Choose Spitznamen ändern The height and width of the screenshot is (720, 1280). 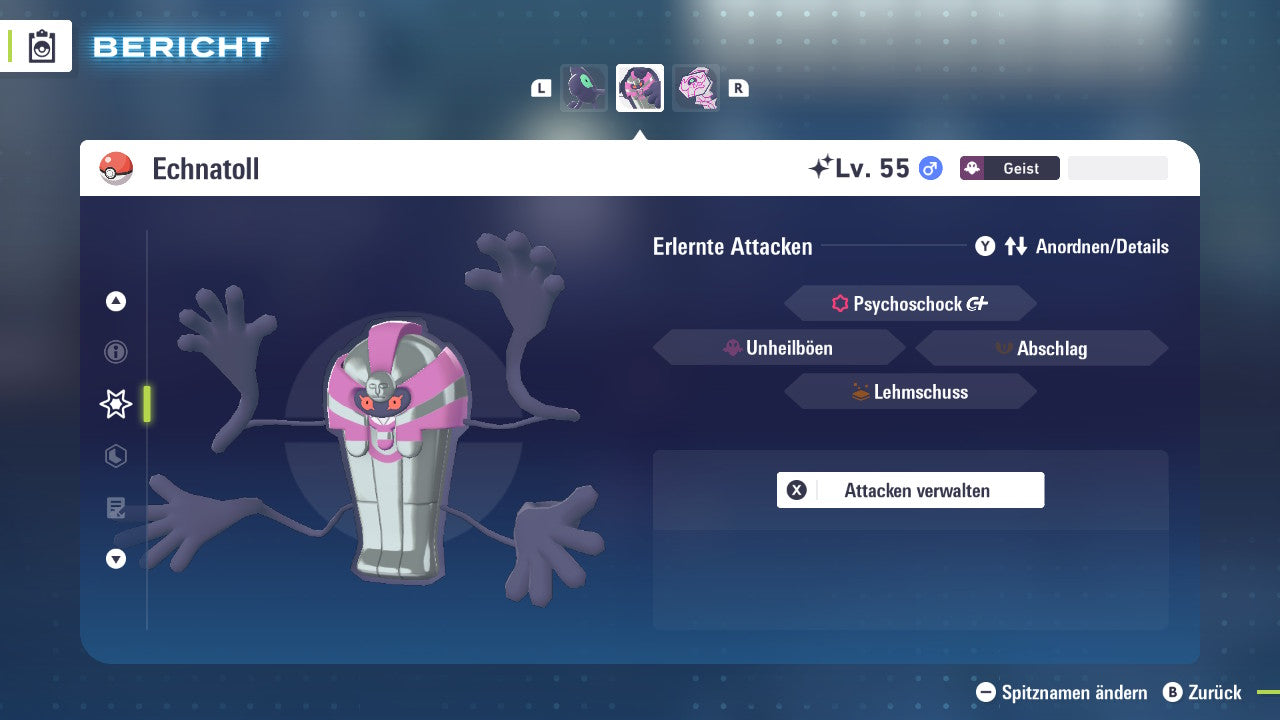point(1062,692)
